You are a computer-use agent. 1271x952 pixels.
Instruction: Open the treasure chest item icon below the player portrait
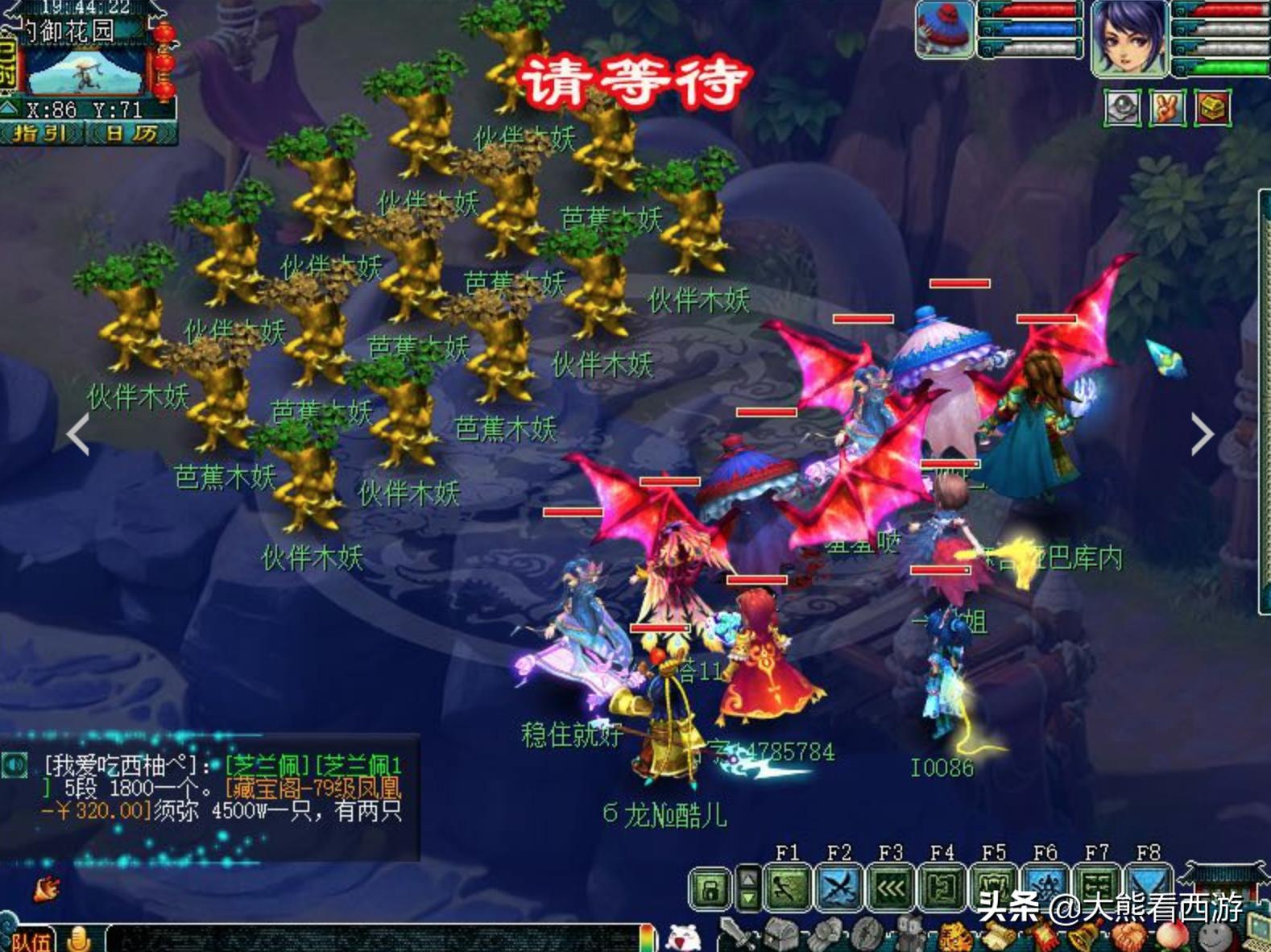pyautogui.click(x=1212, y=107)
